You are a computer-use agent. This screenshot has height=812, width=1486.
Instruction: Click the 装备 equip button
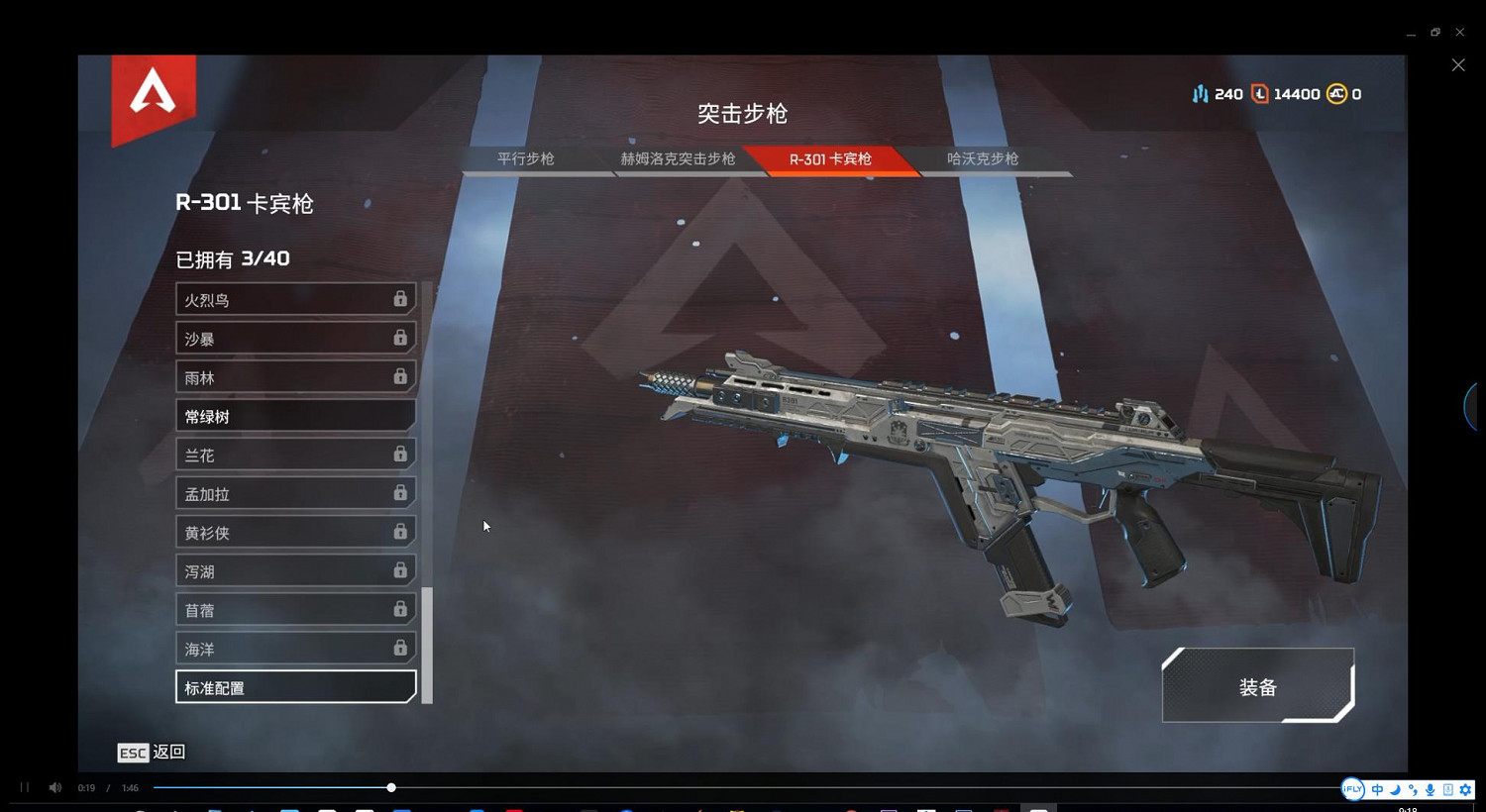[1258, 686]
